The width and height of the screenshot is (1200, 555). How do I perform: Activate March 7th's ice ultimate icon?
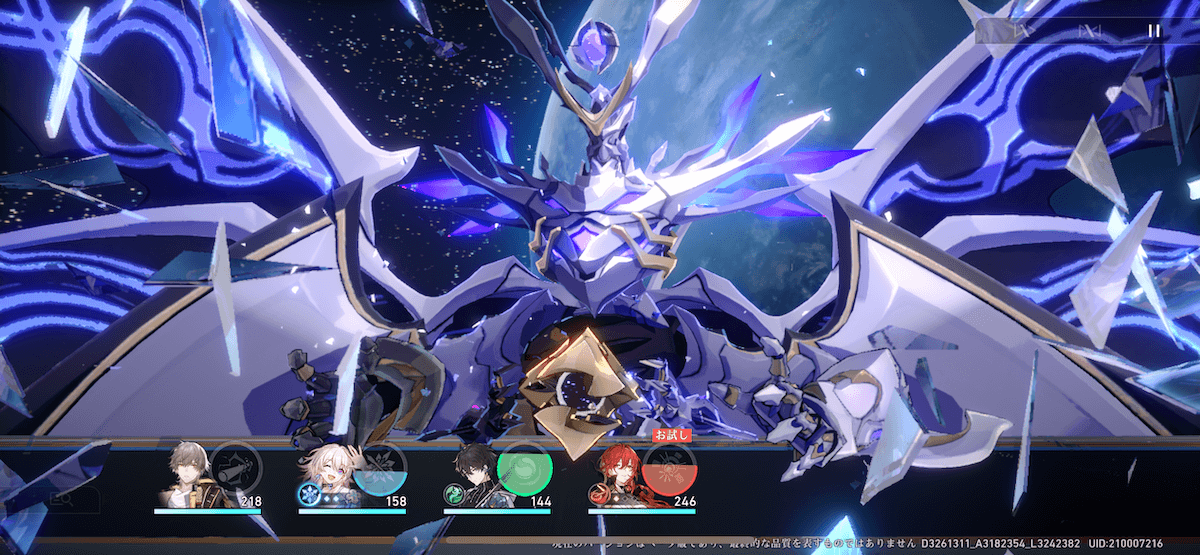point(380,468)
